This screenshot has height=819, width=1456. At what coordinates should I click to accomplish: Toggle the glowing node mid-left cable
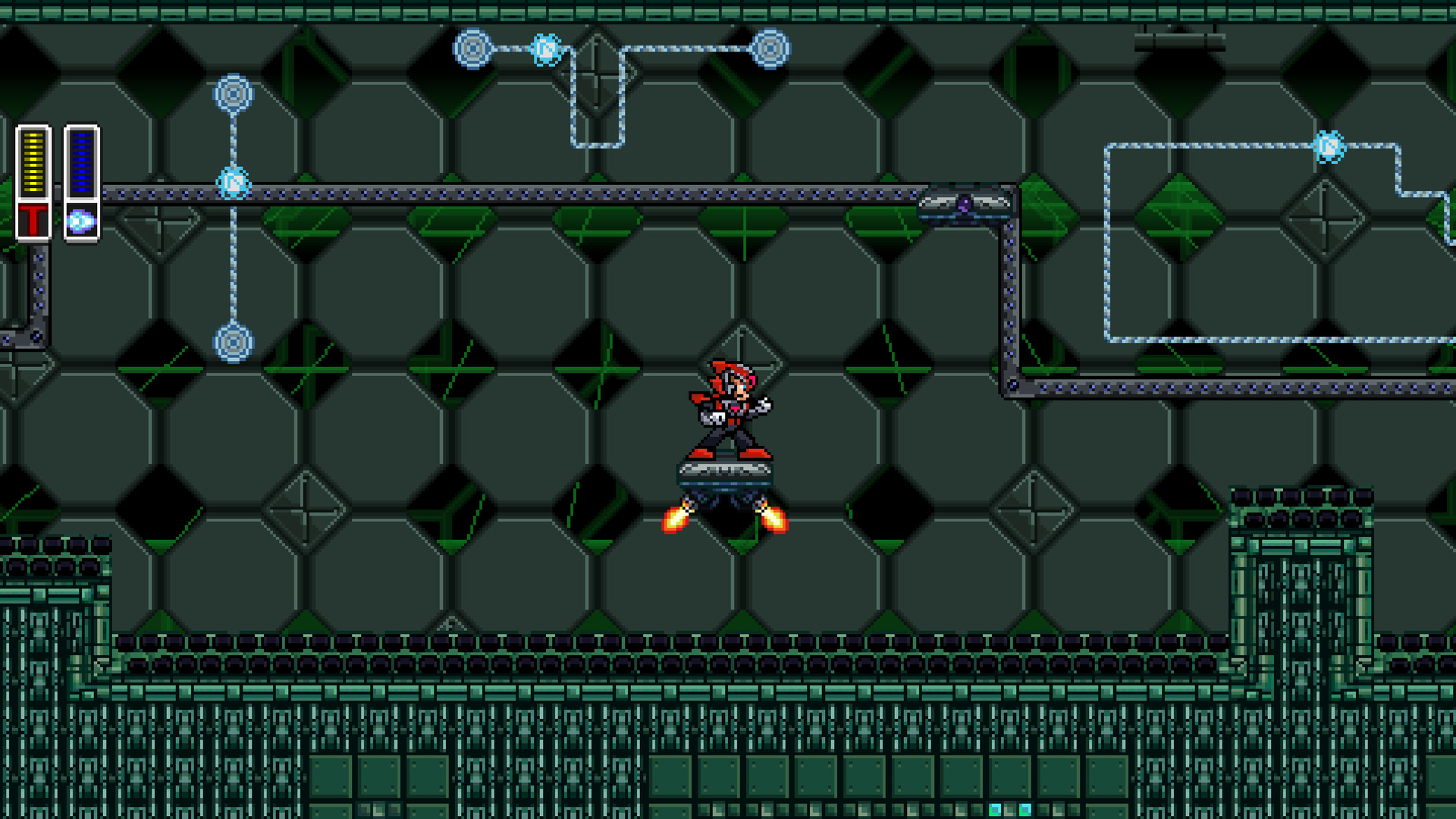tap(231, 182)
